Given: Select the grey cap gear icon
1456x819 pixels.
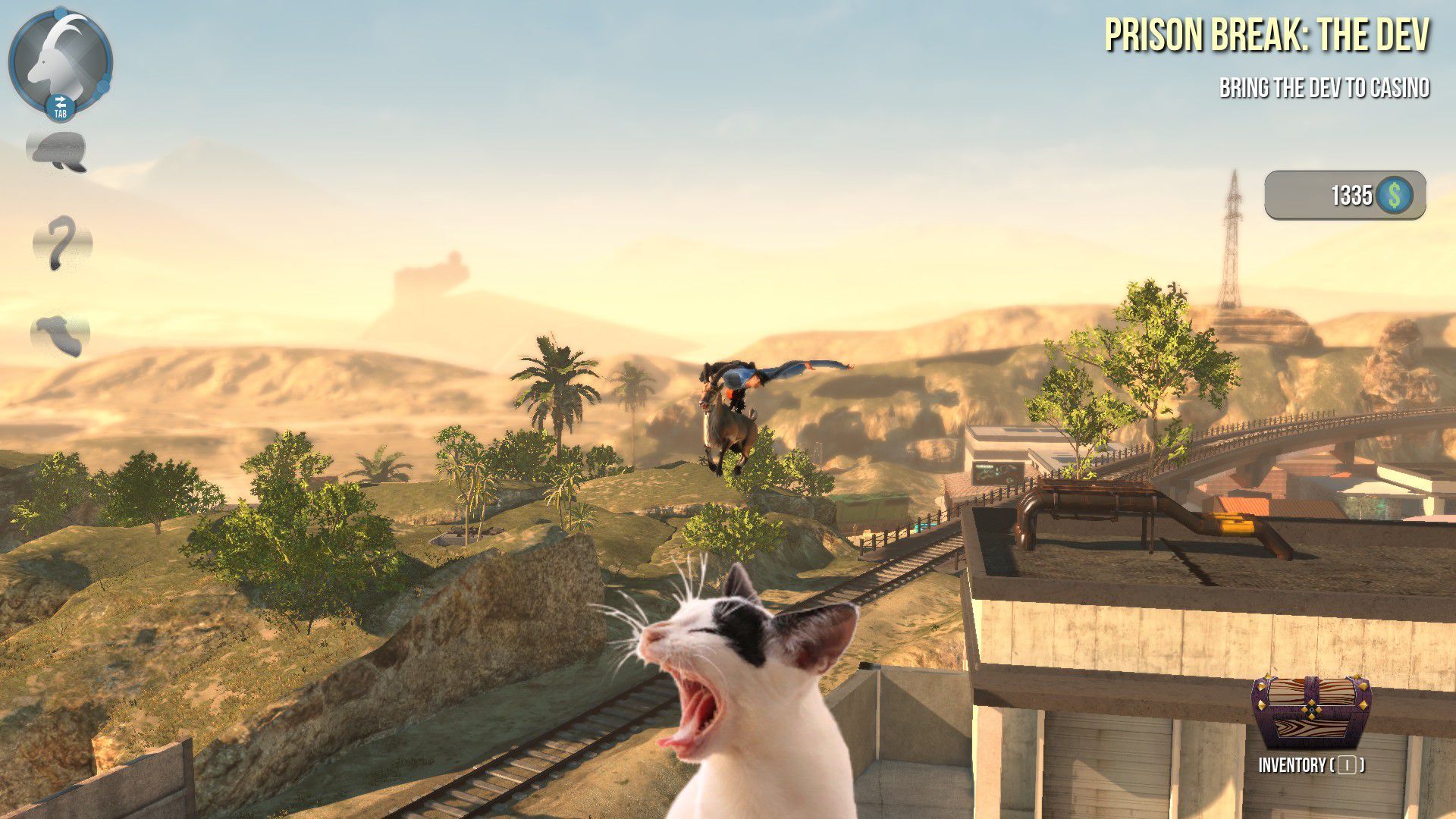Looking at the screenshot, I should pyautogui.click(x=58, y=150).
